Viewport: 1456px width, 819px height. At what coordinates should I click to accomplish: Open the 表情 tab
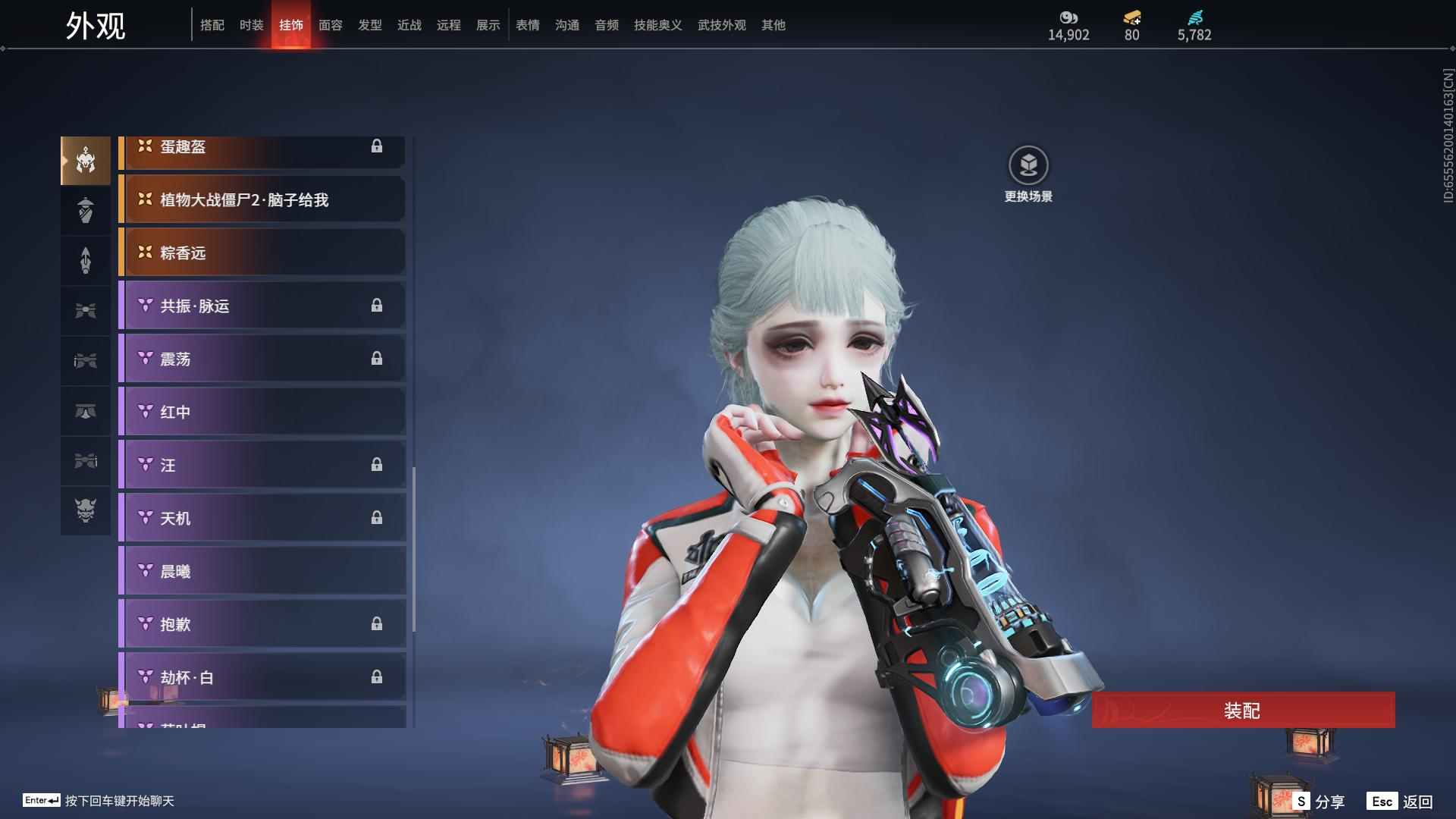pos(527,25)
